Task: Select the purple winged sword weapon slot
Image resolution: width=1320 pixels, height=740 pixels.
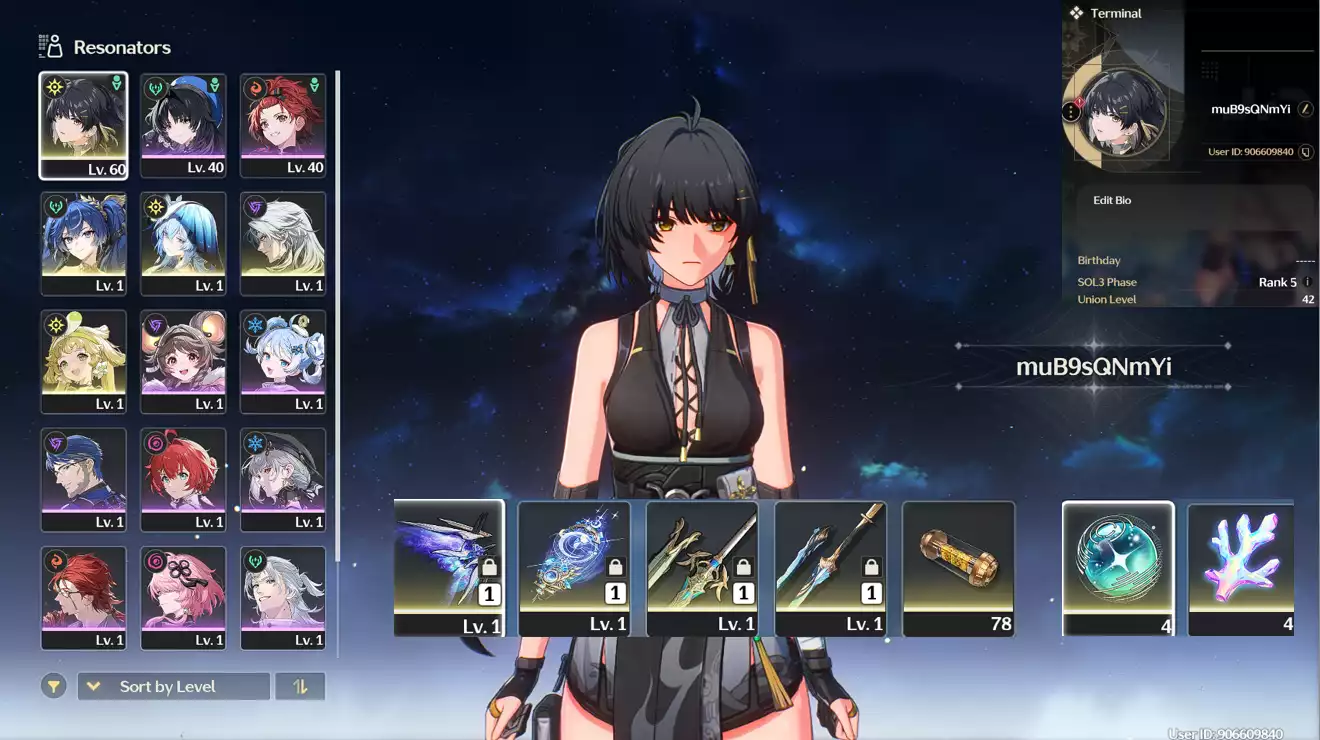Action: [x=449, y=567]
